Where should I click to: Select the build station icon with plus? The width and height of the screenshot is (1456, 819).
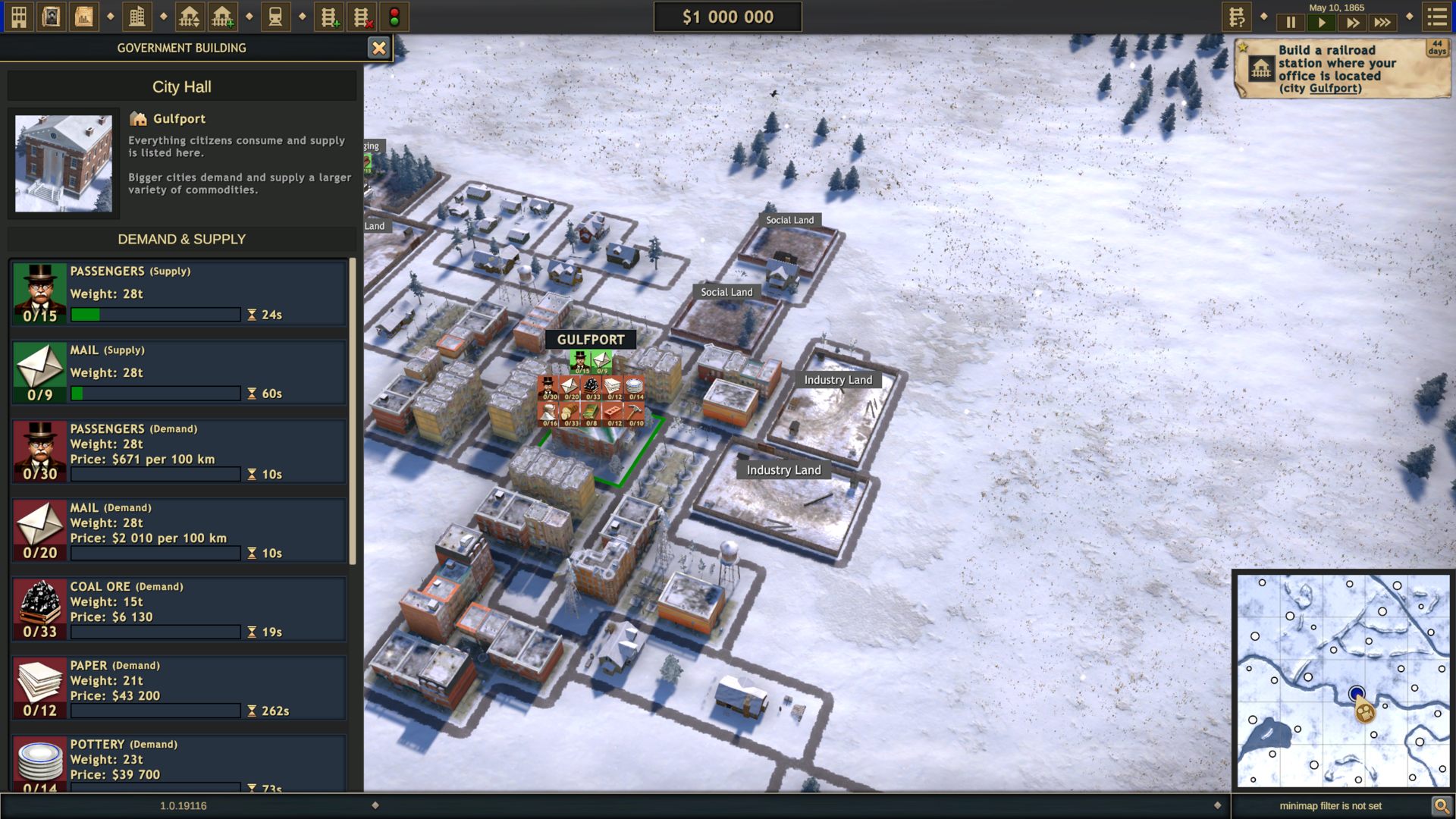[222, 17]
